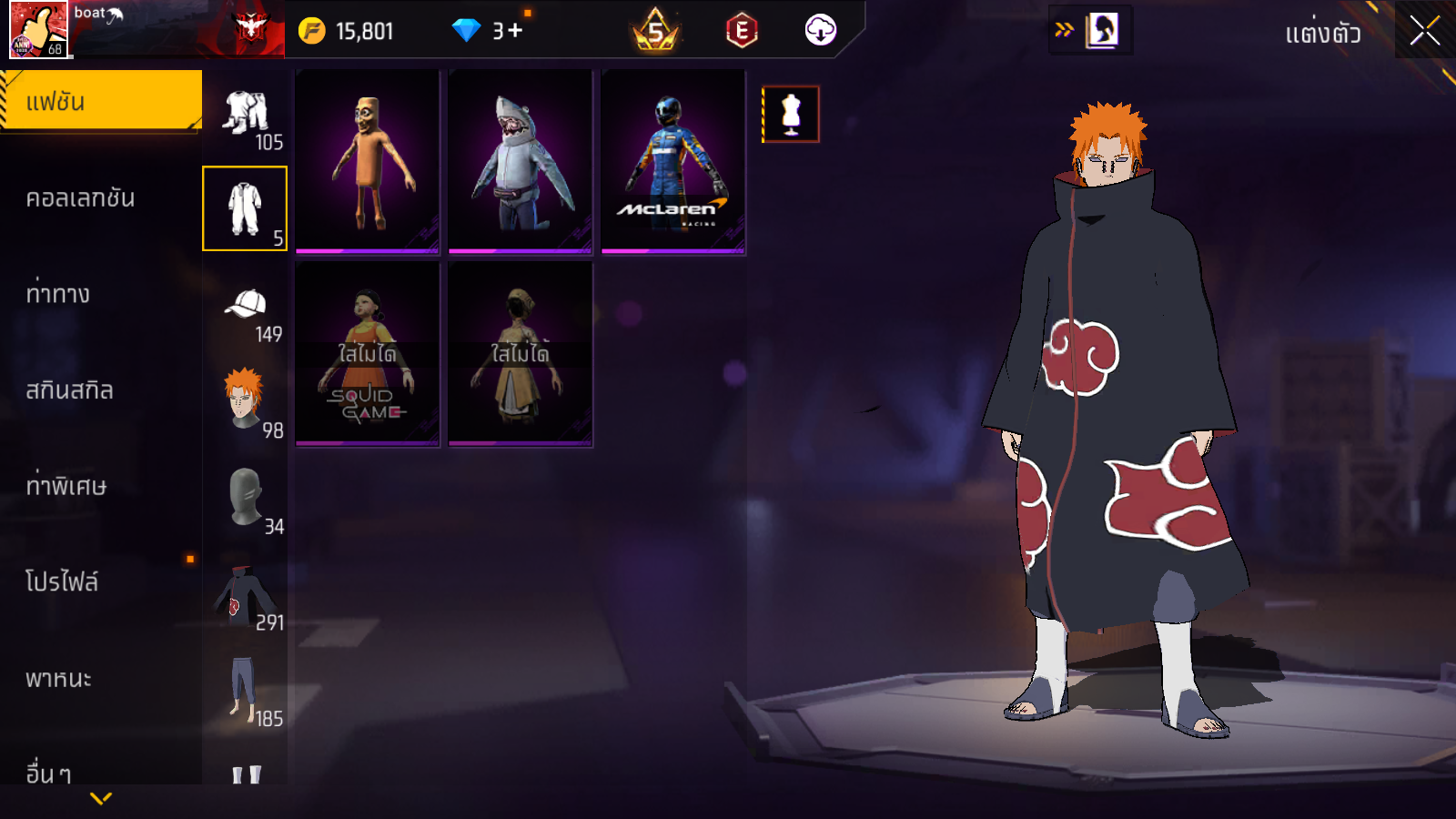Add diamonds via the plus button
The image size is (1456, 819).
pos(515,31)
